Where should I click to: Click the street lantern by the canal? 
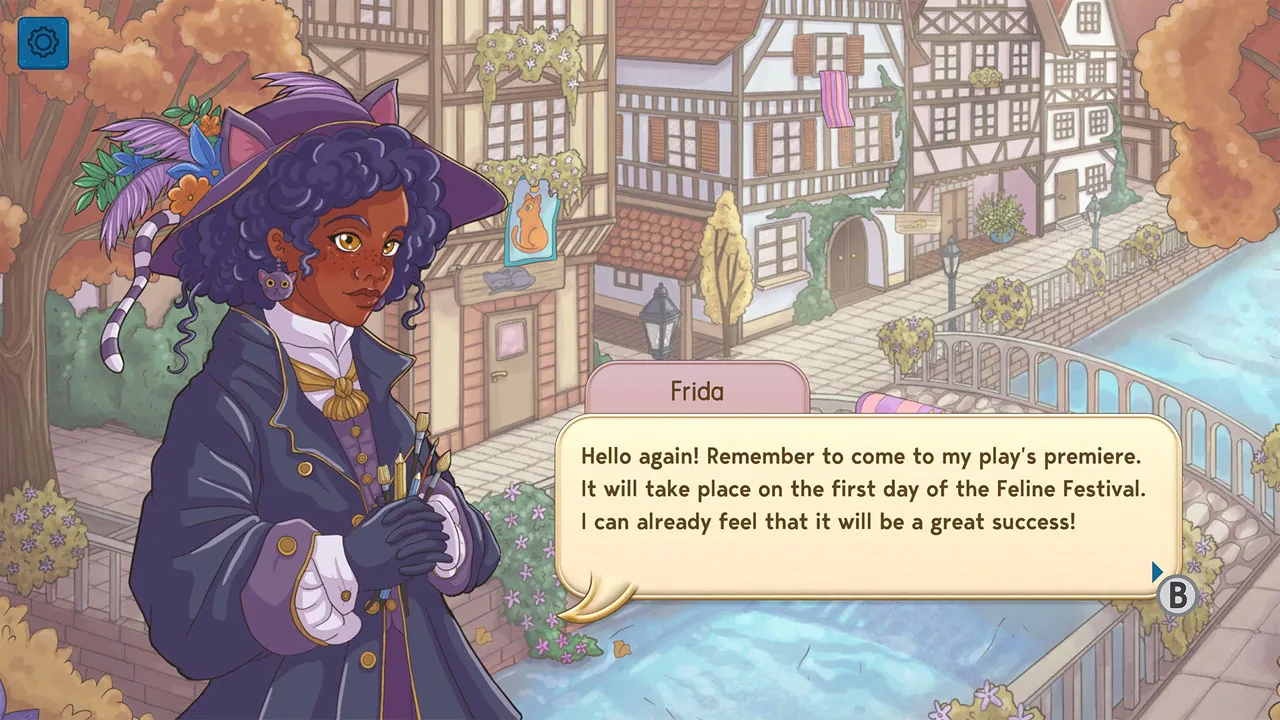tap(950, 260)
